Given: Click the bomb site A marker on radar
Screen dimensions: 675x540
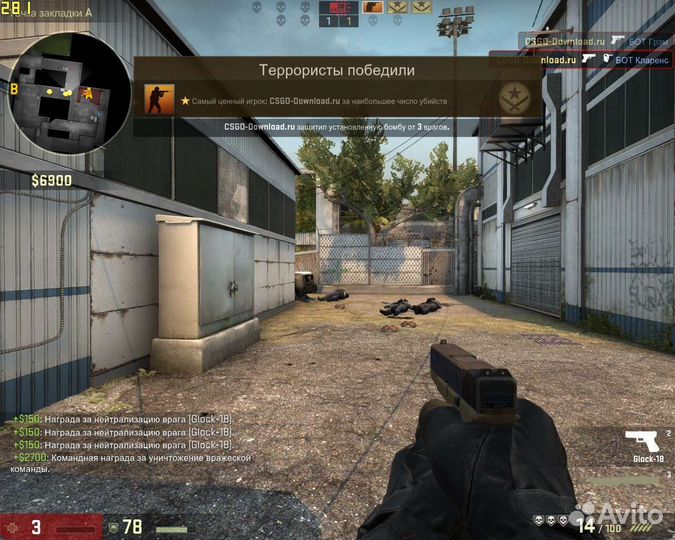Looking at the screenshot, I should click(x=88, y=93).
